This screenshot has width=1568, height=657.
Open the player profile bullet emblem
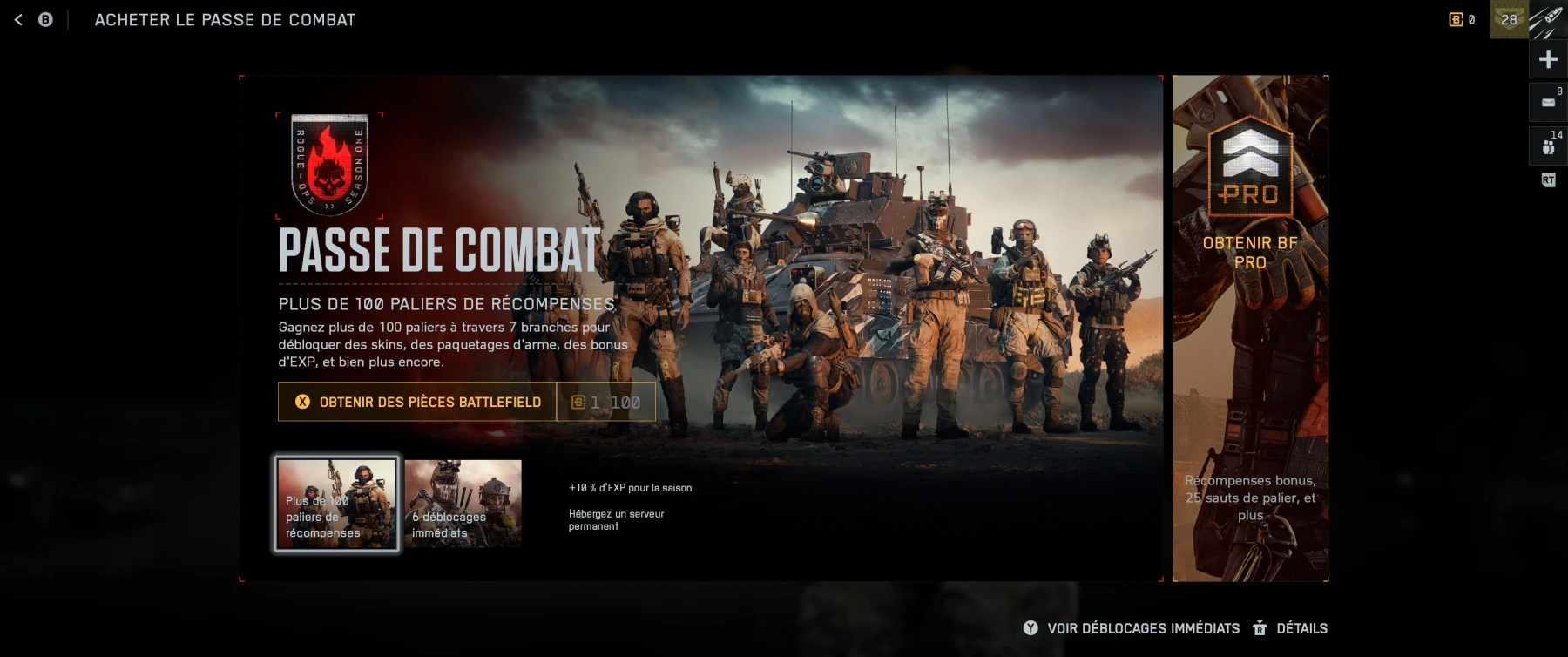[1548, 19]
